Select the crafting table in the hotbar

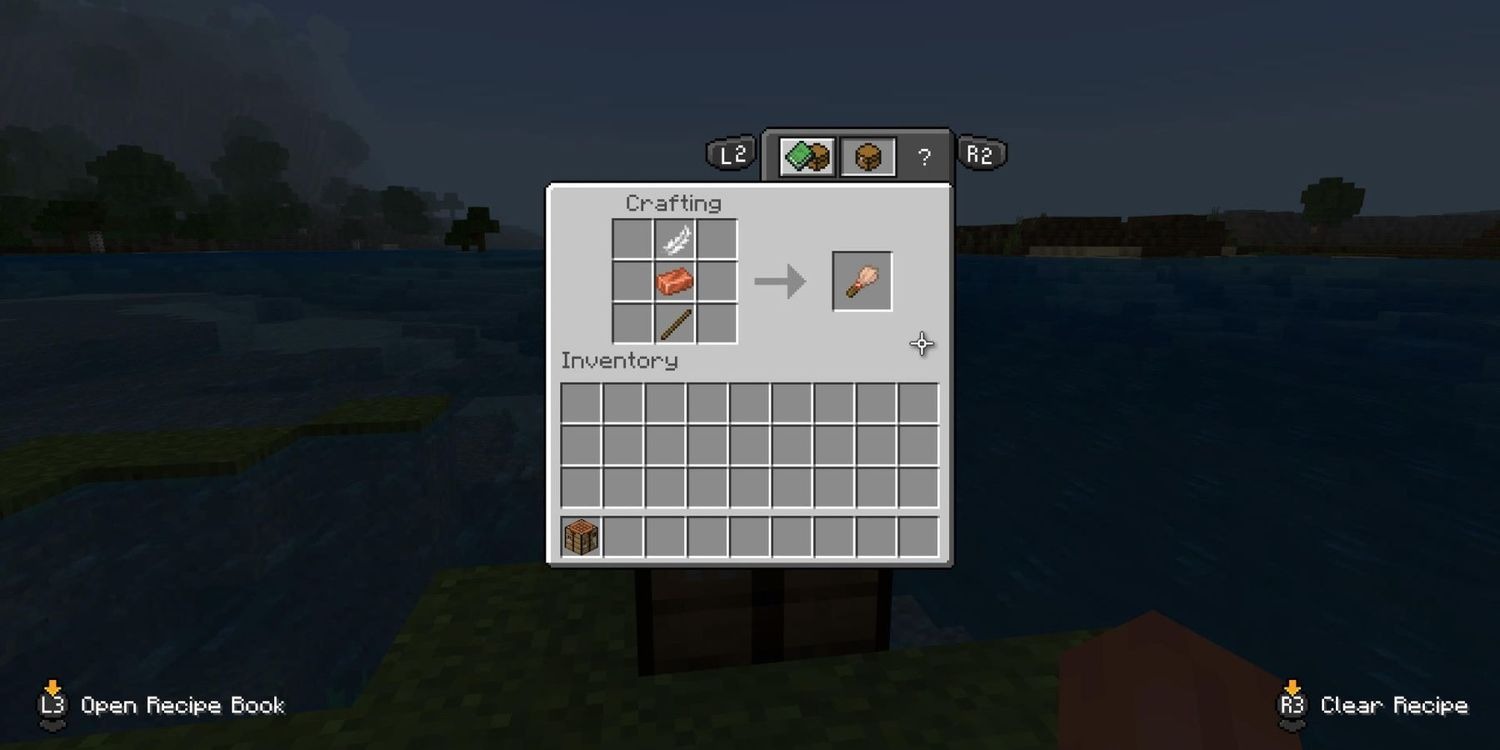coord(580,535)
